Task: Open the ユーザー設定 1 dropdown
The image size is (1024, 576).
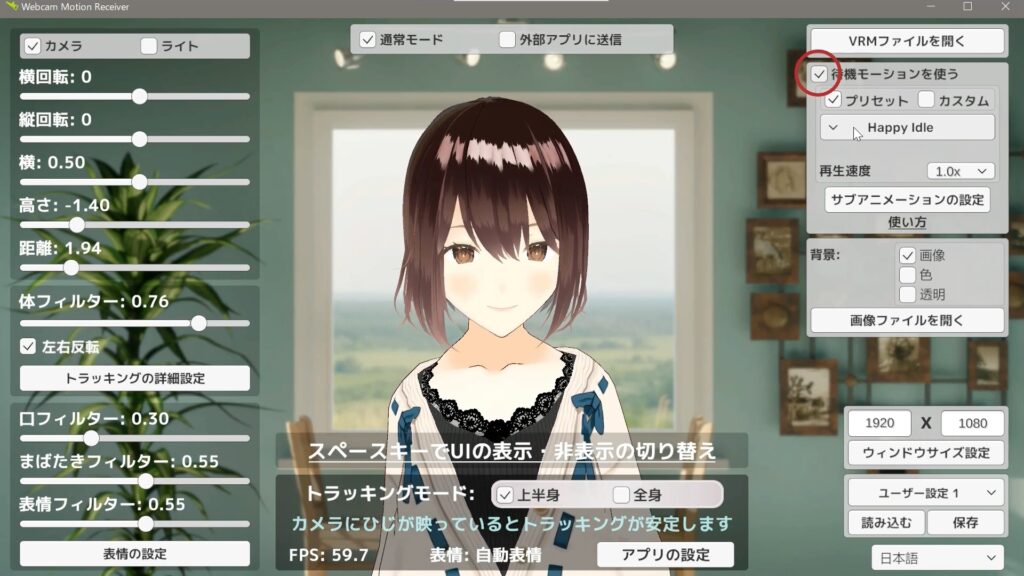Action: click(x=925, y=492)
